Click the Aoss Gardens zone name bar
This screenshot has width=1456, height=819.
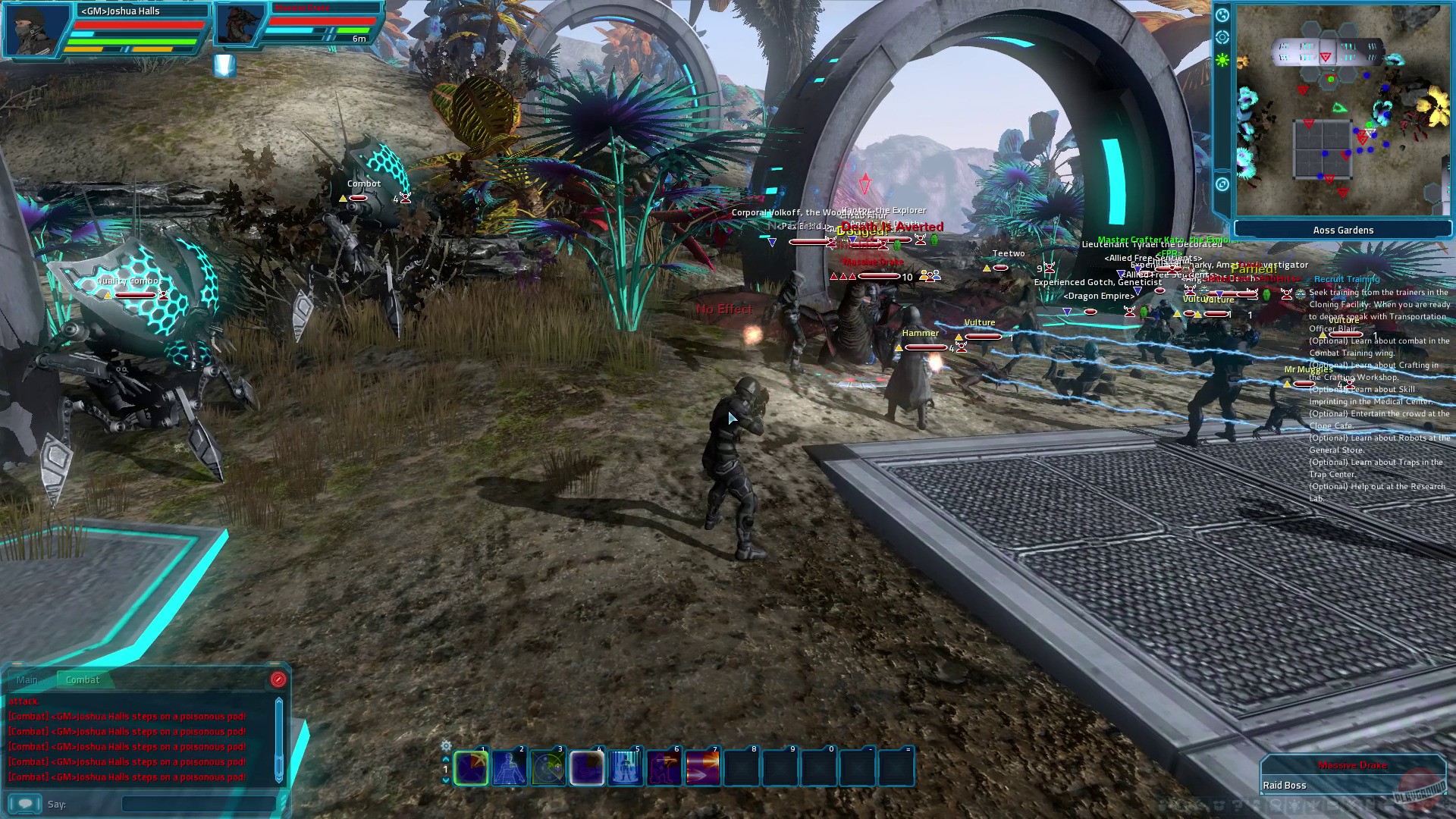[x=1344, y=230]
